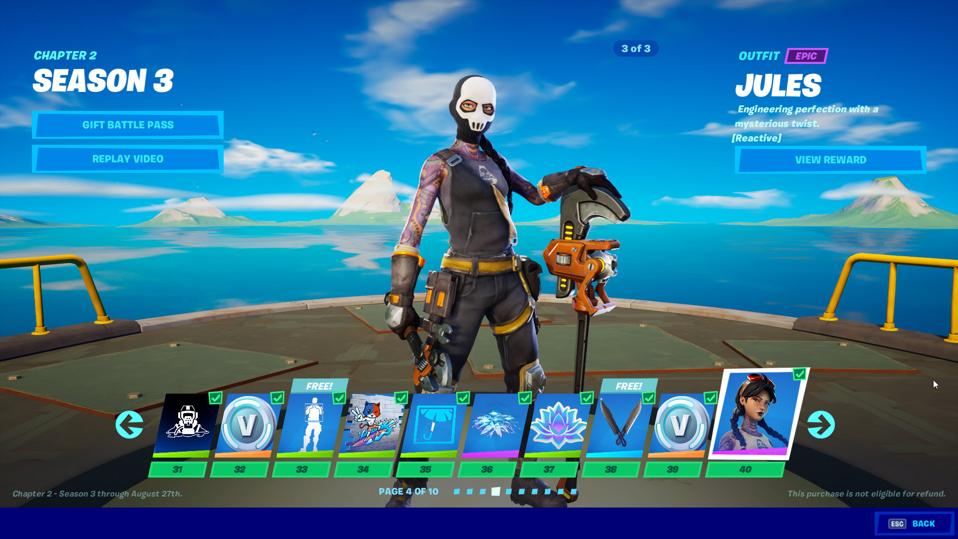Select the tier 31 diver emblem reward
Viewport: 958px width, 539px height.
pos(185,426)
